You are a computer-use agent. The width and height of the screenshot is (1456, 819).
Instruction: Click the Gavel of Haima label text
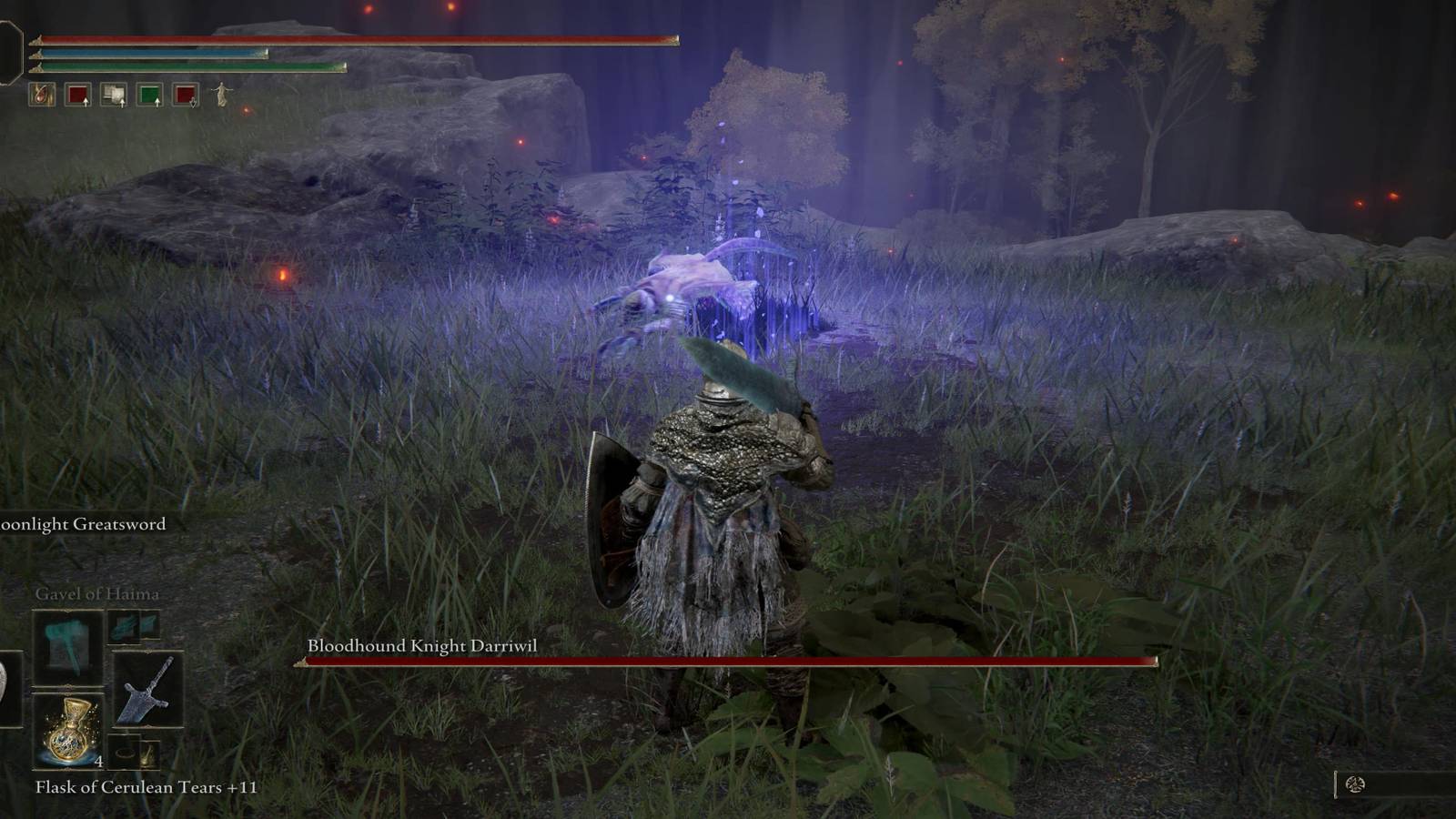(98, 593)
